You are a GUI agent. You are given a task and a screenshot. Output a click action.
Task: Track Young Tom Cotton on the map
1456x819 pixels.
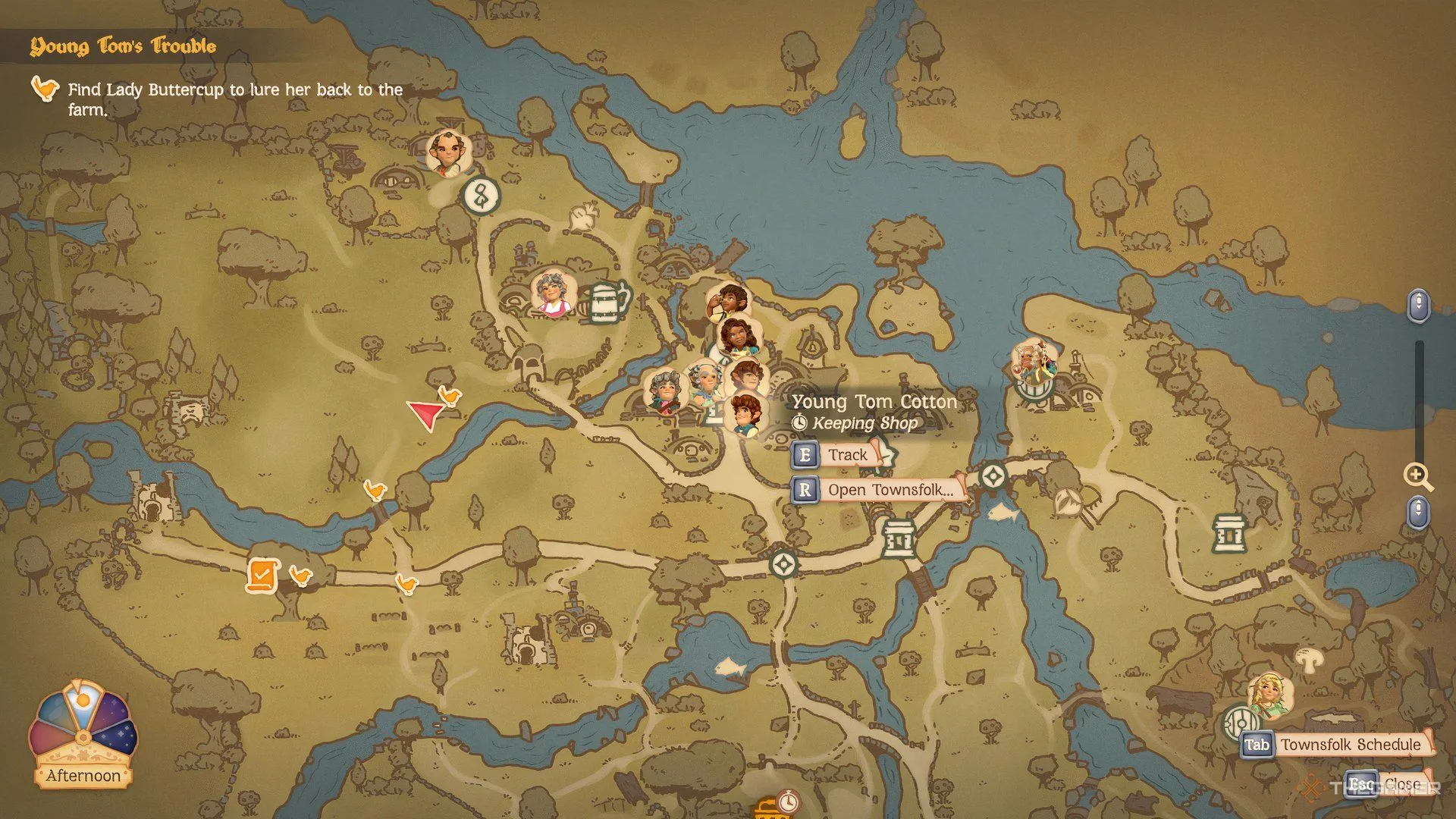click(835, 455)
